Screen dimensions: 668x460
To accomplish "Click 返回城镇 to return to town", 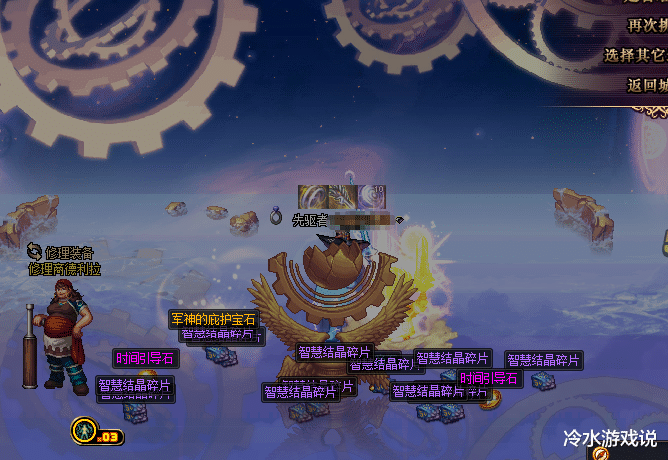I will pos(648,85).
